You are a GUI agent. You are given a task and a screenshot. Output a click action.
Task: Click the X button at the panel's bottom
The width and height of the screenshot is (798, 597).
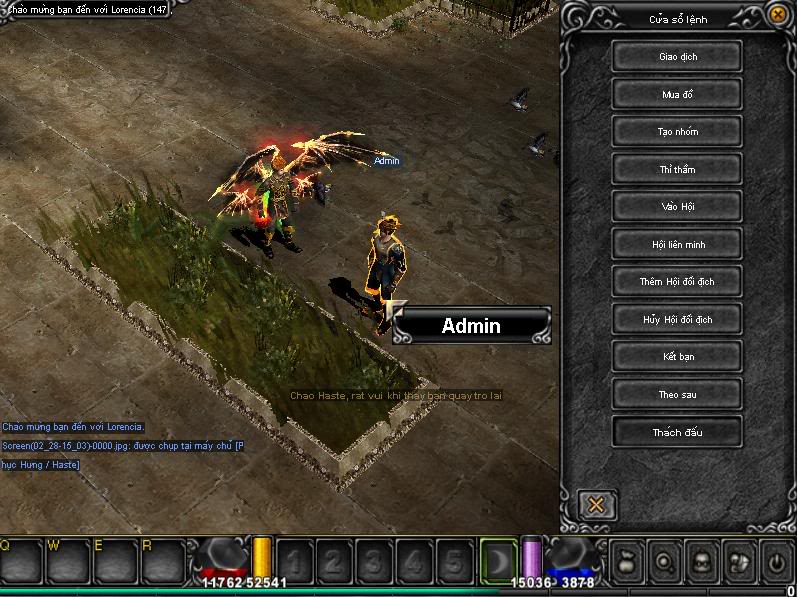(596, 504)
